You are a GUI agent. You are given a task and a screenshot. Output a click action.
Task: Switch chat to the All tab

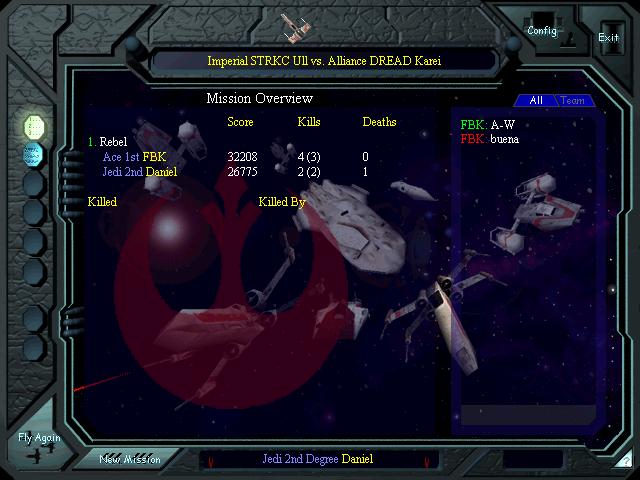click(536, 101)
